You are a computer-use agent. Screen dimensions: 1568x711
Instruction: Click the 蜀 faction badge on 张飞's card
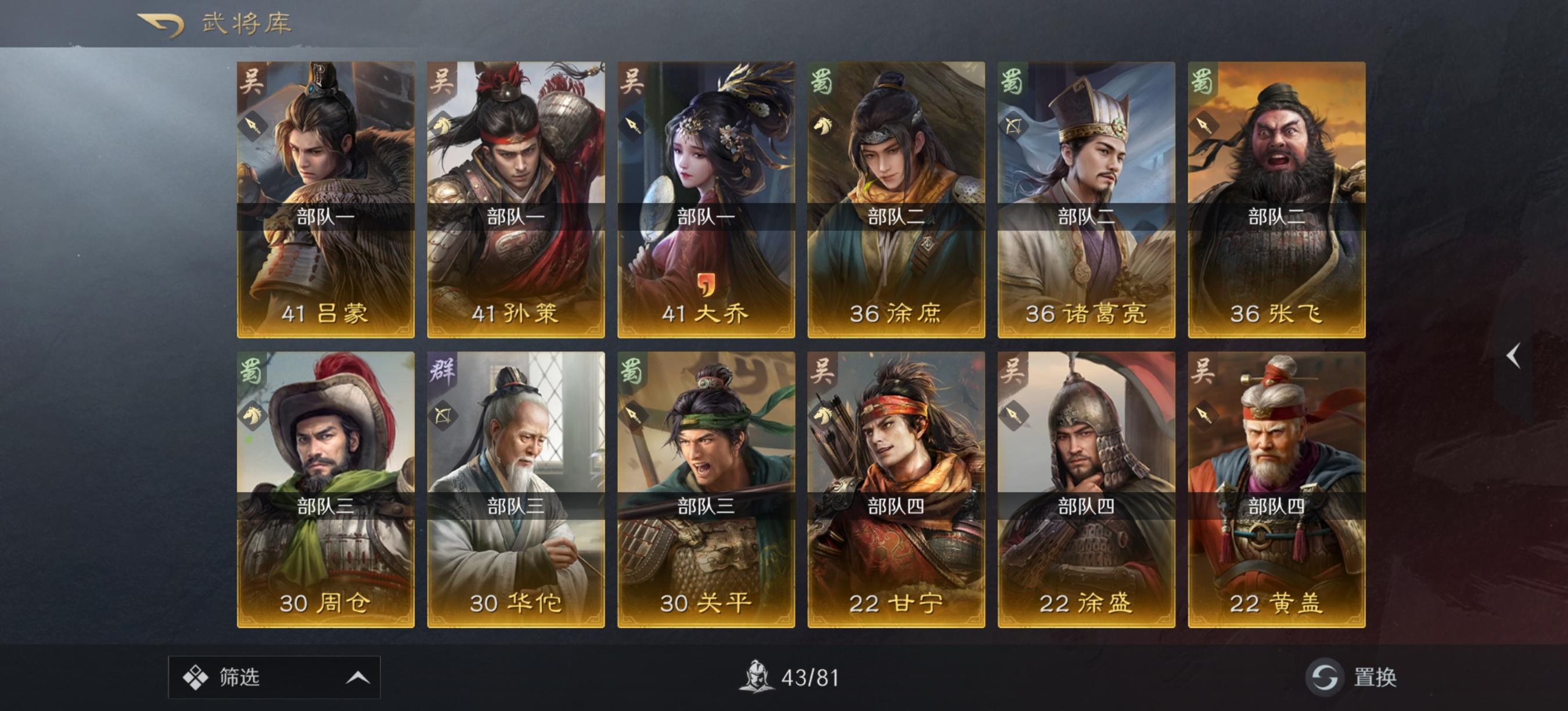(x=1204, y=82)
